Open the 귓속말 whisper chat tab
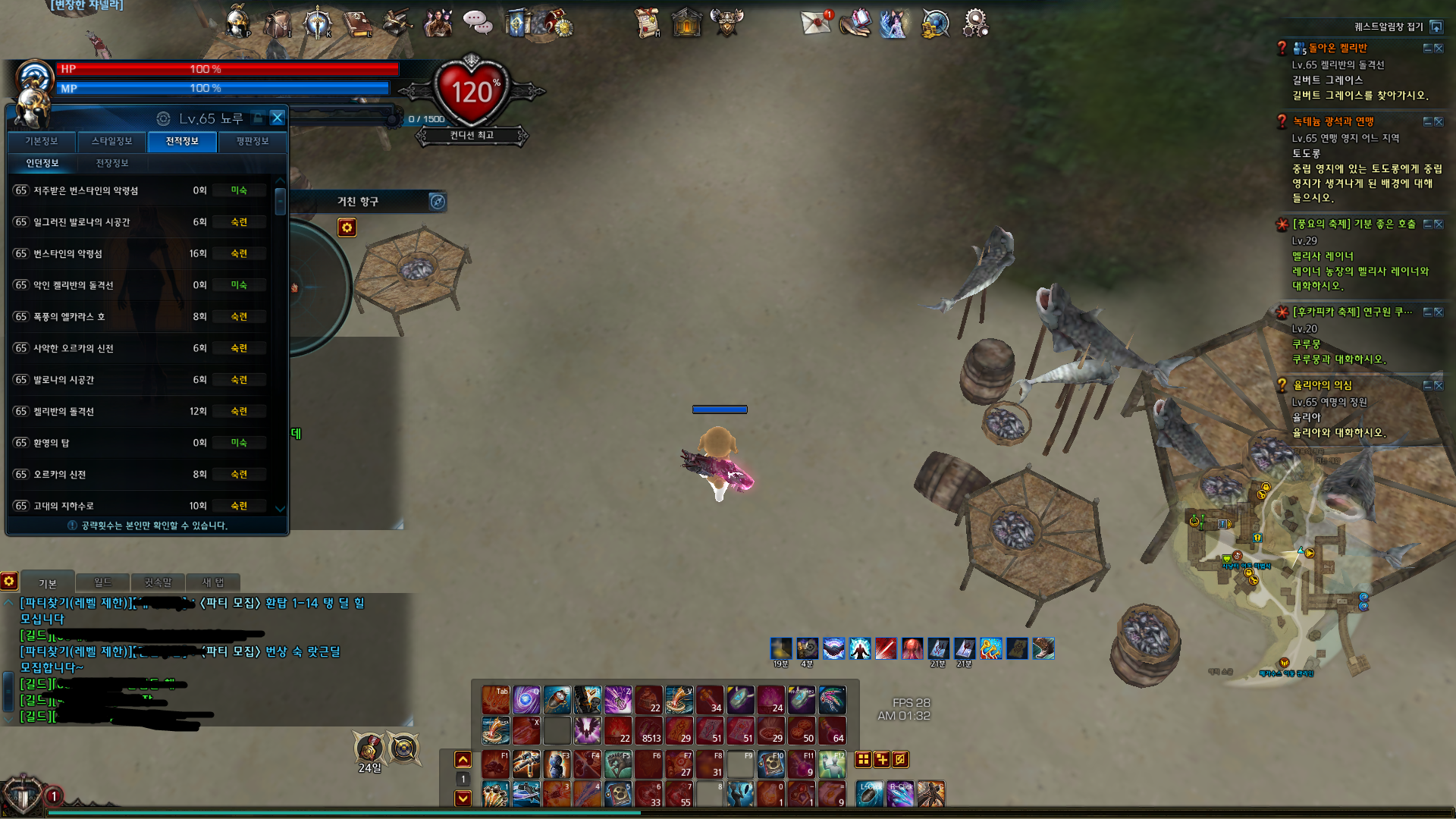 pos(158,582)
